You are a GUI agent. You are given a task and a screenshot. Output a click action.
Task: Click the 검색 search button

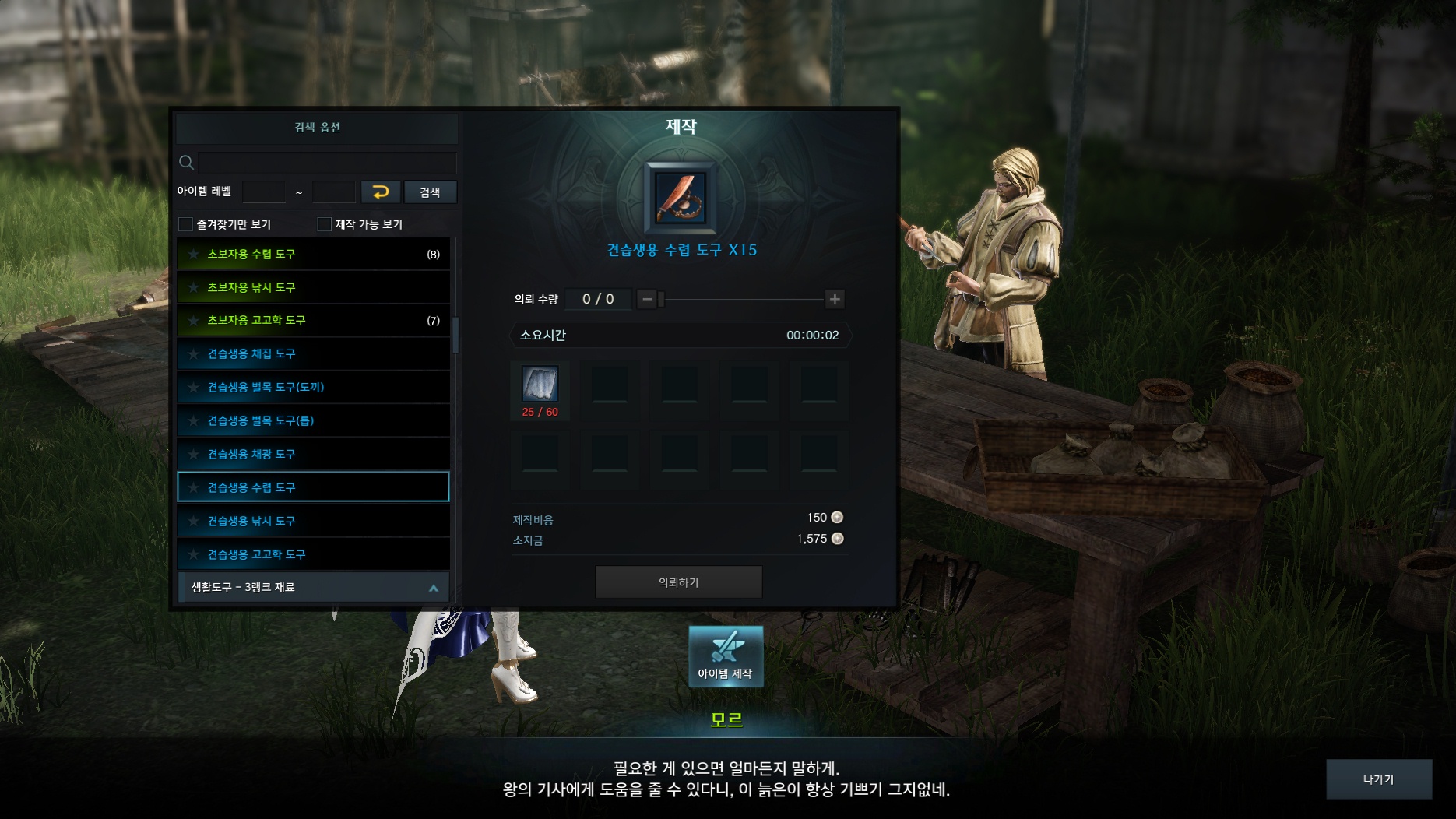pos(430,192)
